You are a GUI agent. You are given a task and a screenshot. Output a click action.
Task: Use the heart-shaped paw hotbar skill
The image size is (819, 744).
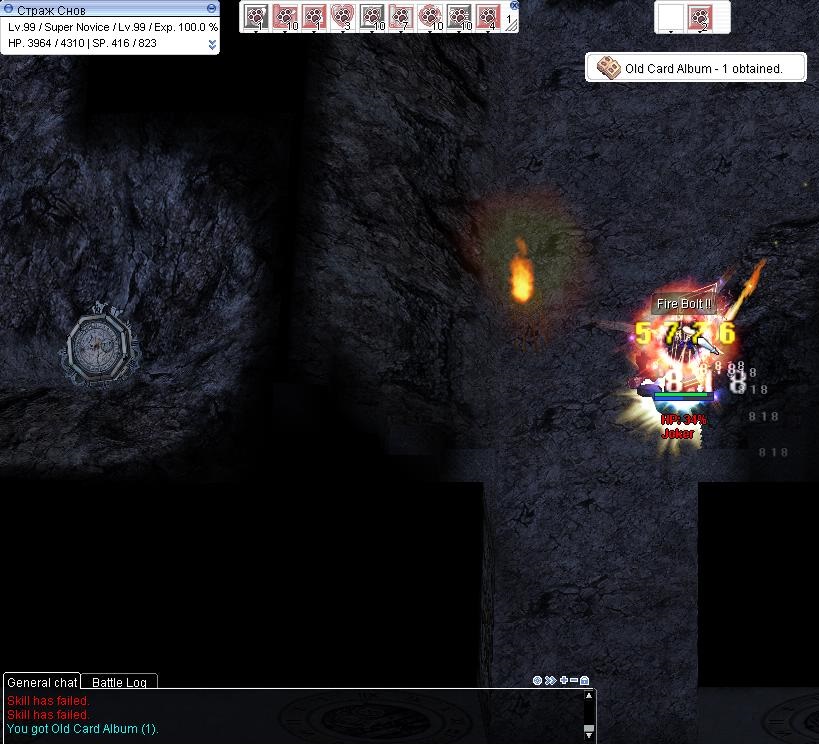tap(342, 16)
